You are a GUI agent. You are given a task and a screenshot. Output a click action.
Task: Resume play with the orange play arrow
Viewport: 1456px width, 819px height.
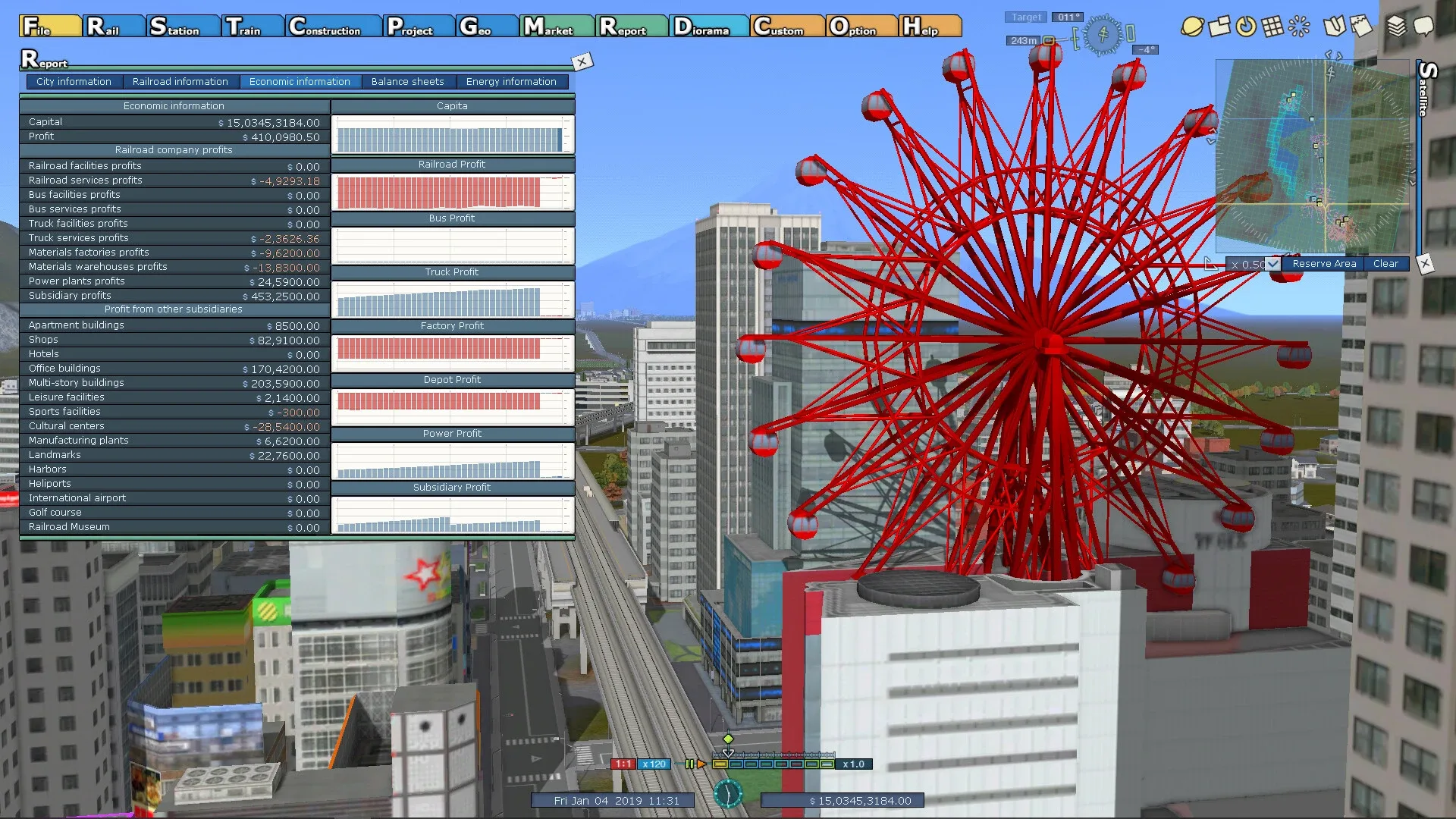click(x=703, y=764)
